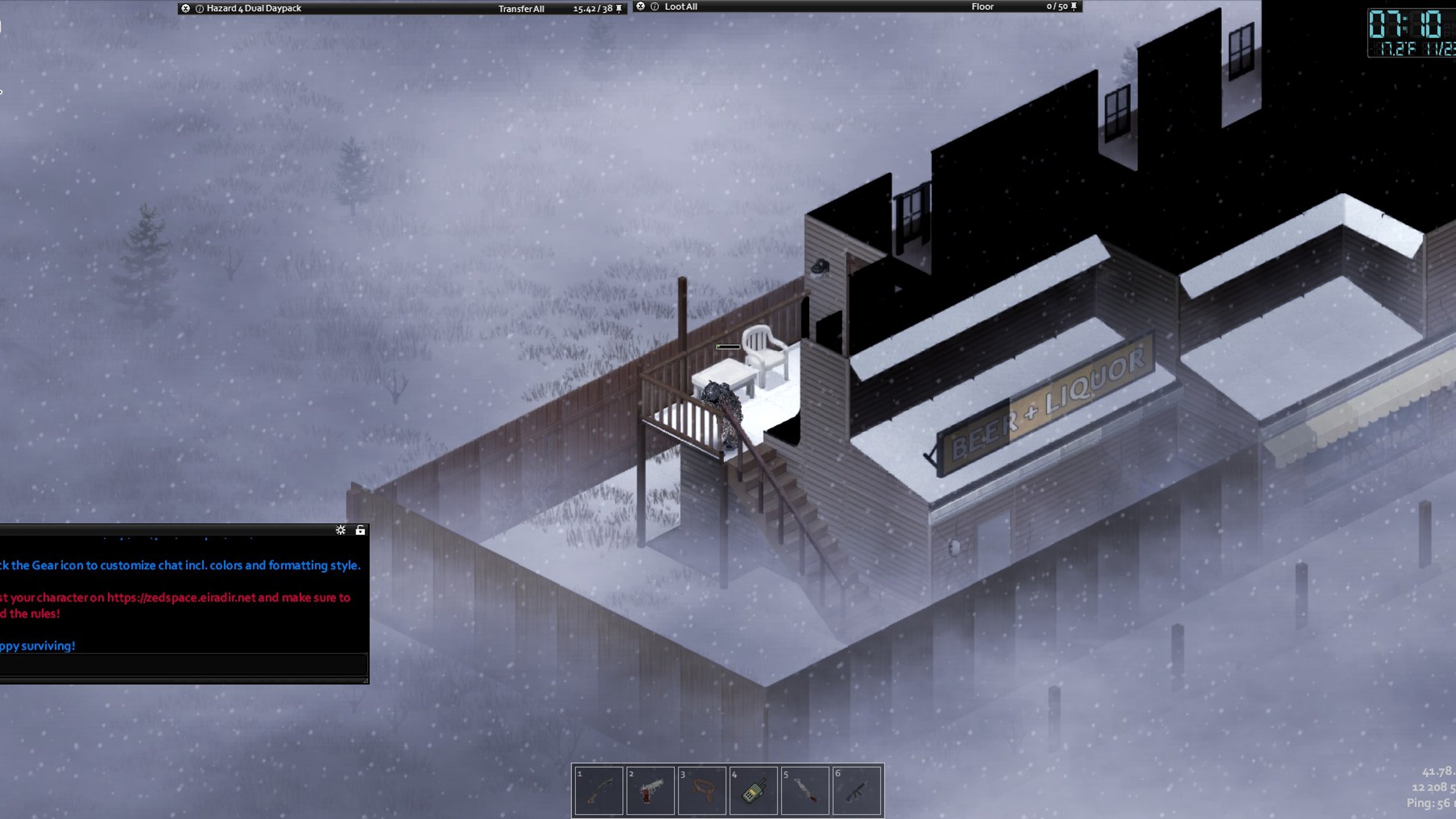Image resolution: width=1456 pixels, height=819 pixels.
Task: Select the rifle in hotbar slot 6
Action: click(x=856, y=790)
